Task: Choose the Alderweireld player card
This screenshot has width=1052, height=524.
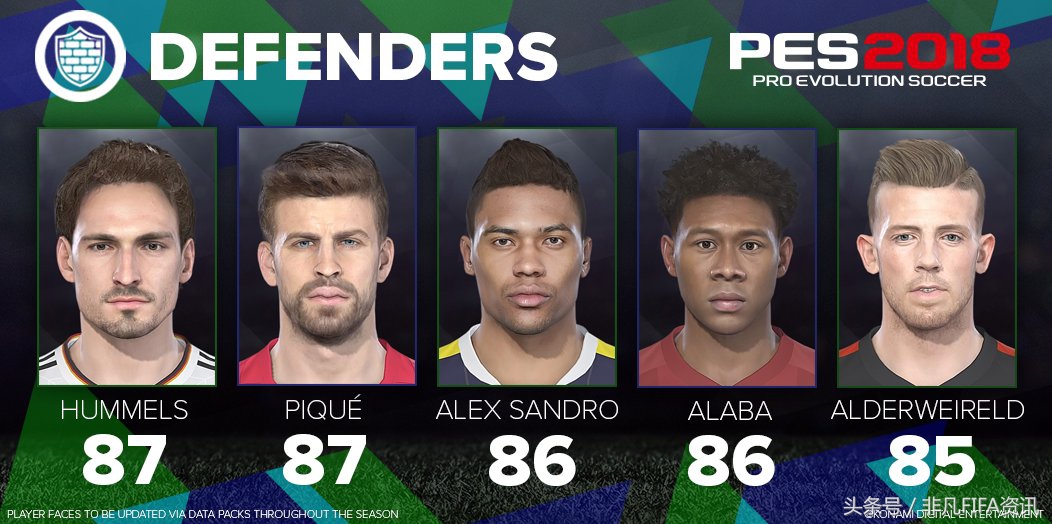Action: [927, 256]
